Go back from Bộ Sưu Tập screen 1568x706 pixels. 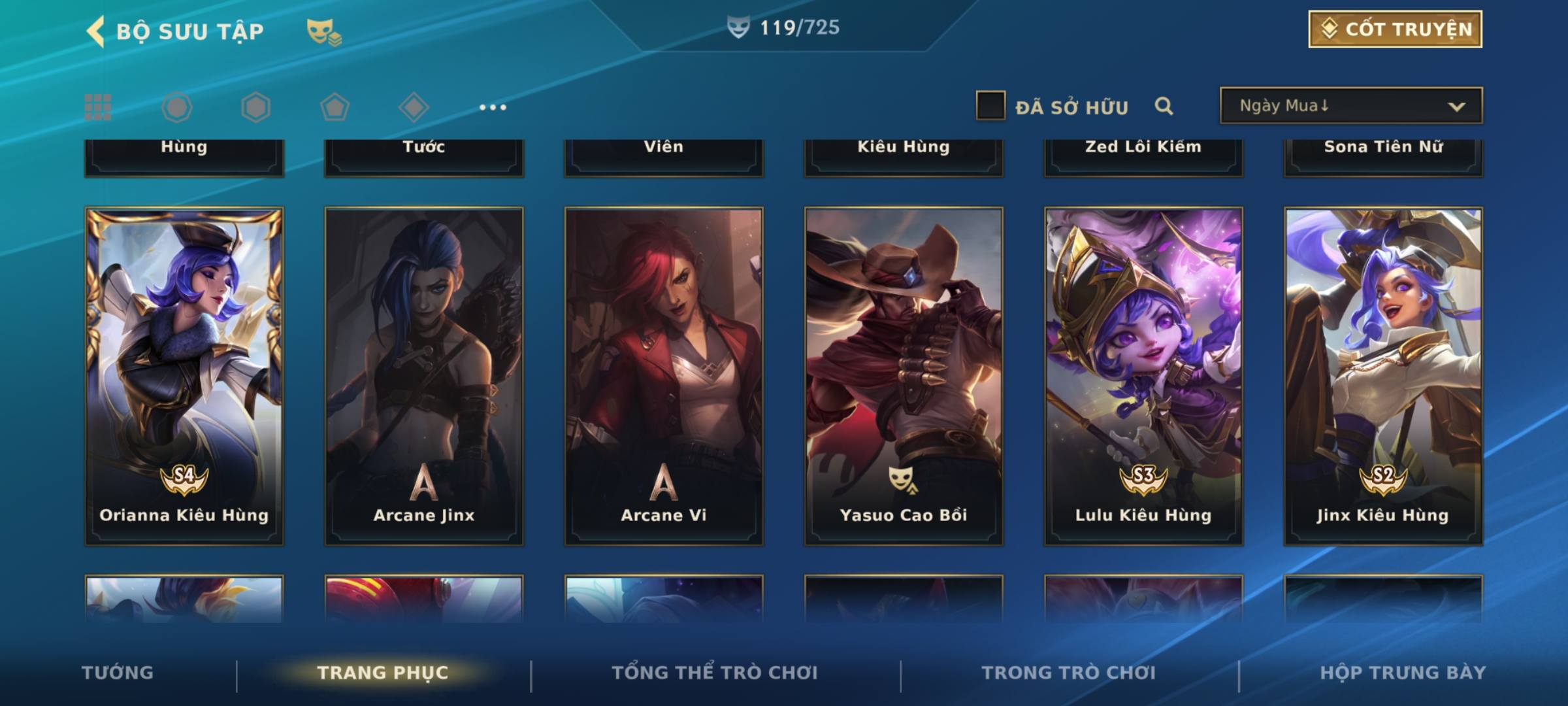coord(96,31)
